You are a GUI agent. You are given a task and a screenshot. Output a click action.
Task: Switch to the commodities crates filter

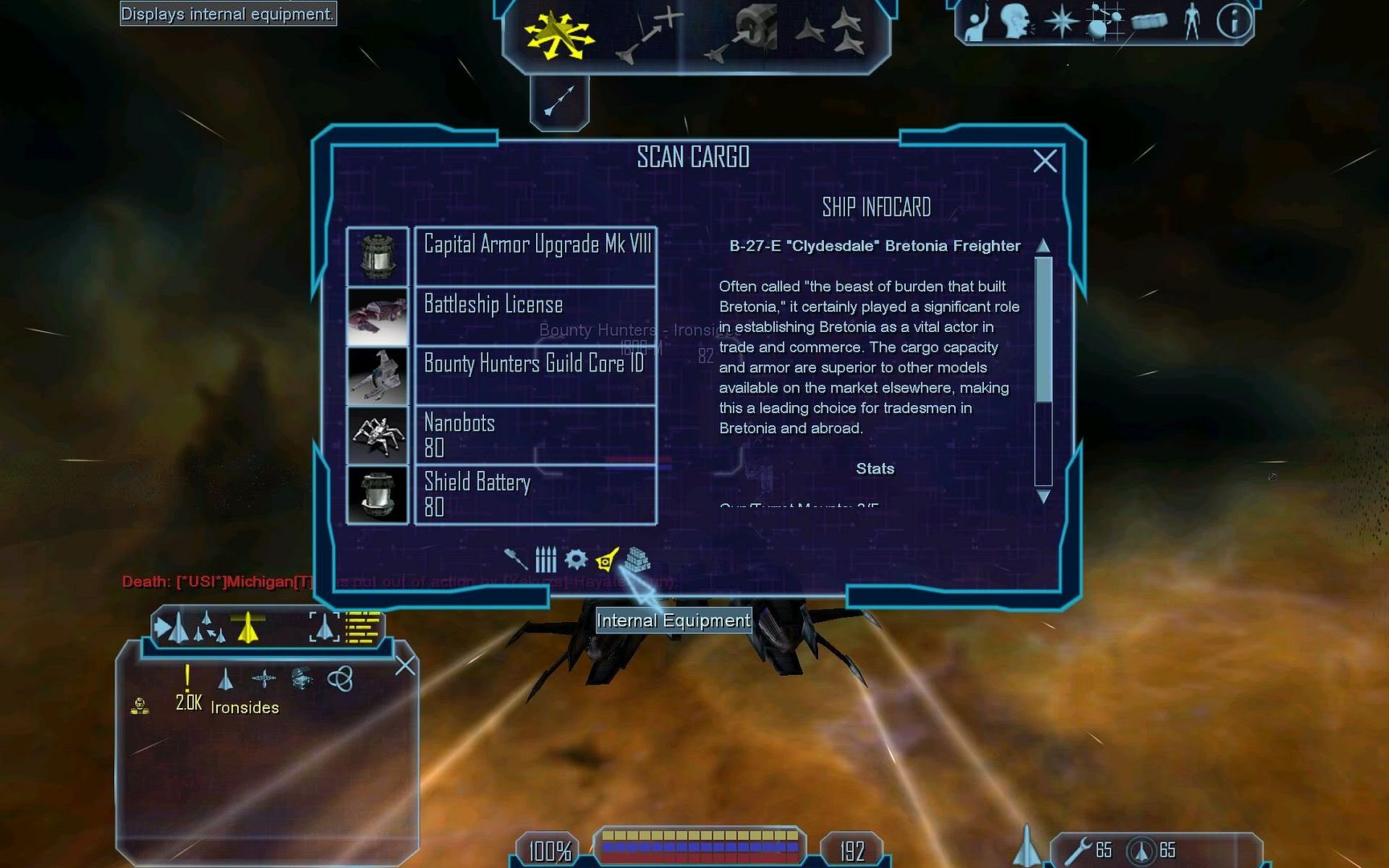(x=637, y=559)
